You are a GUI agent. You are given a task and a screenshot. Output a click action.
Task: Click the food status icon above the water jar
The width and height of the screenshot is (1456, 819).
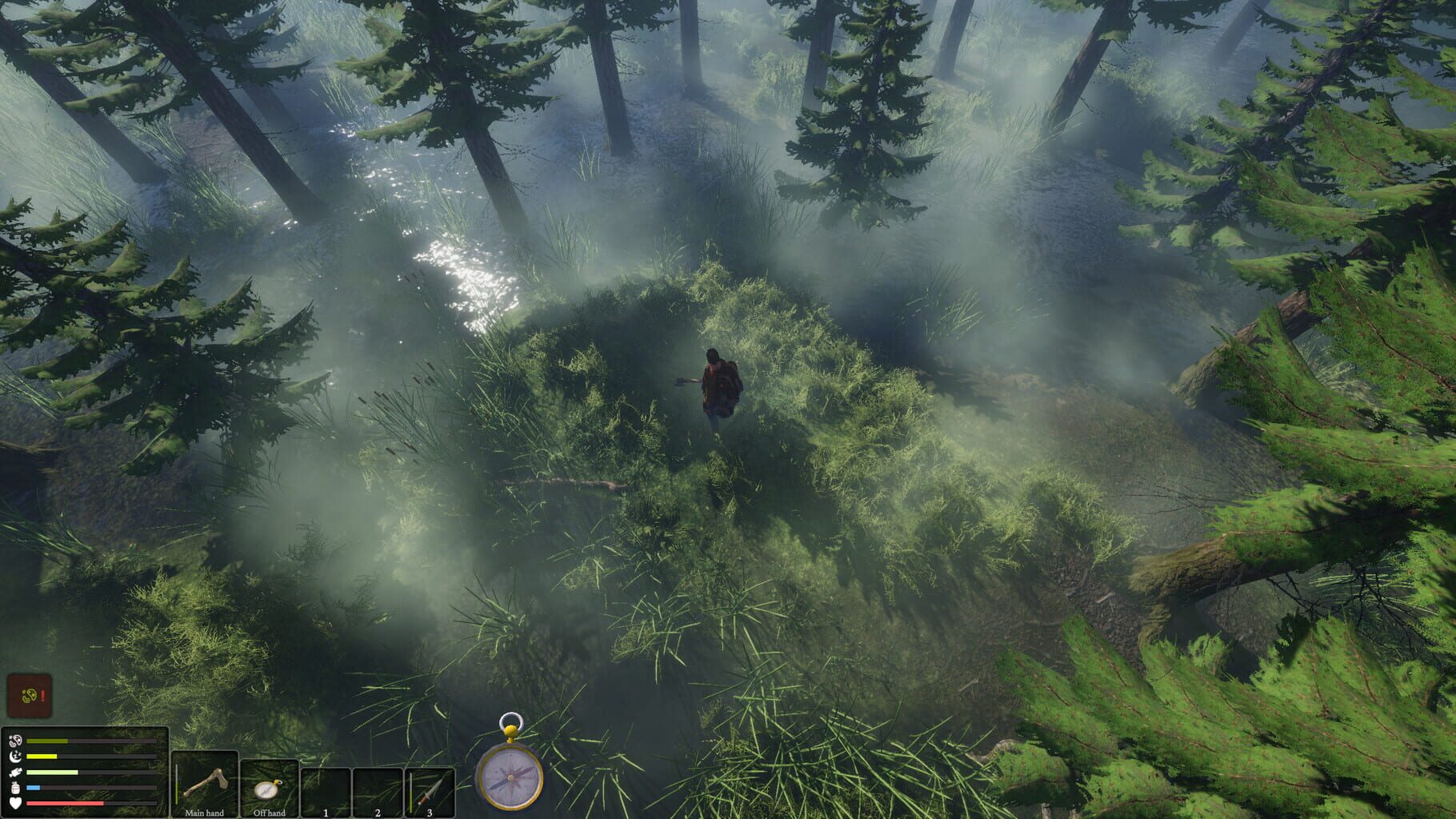pos(14,773)
